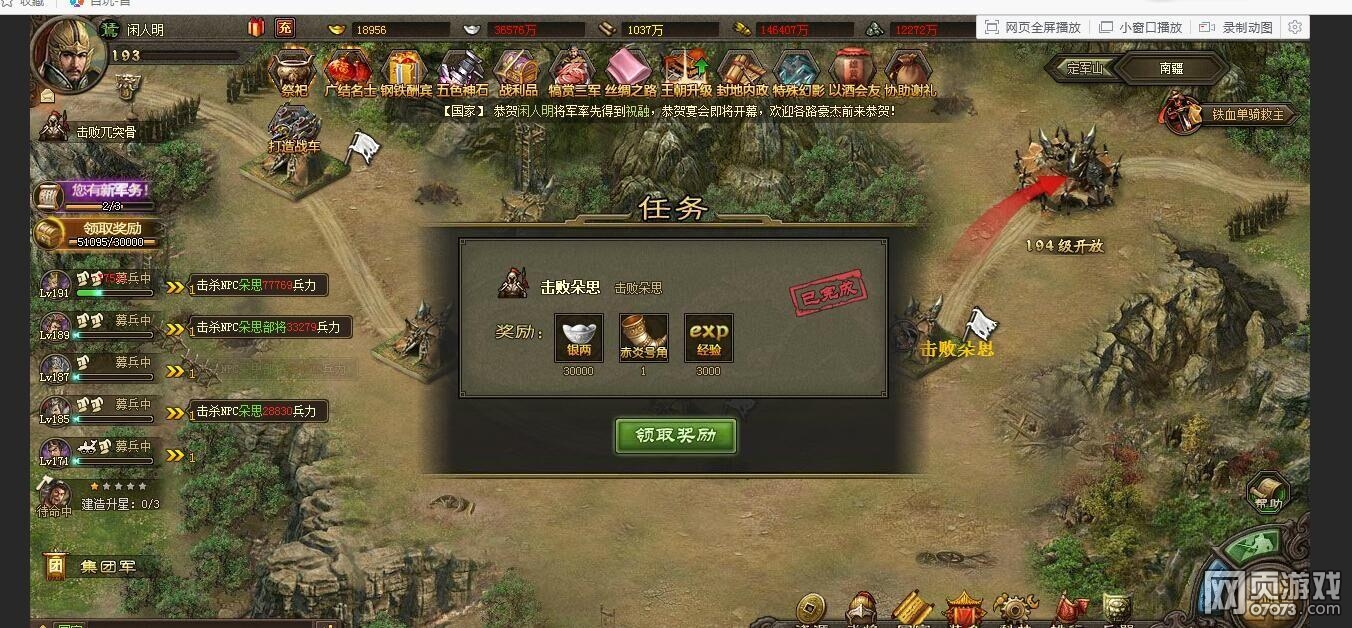The image size is (1352, 628).
Task: Click 网页全屏播放 in browser toolbar
Action: pos(1034,27)
